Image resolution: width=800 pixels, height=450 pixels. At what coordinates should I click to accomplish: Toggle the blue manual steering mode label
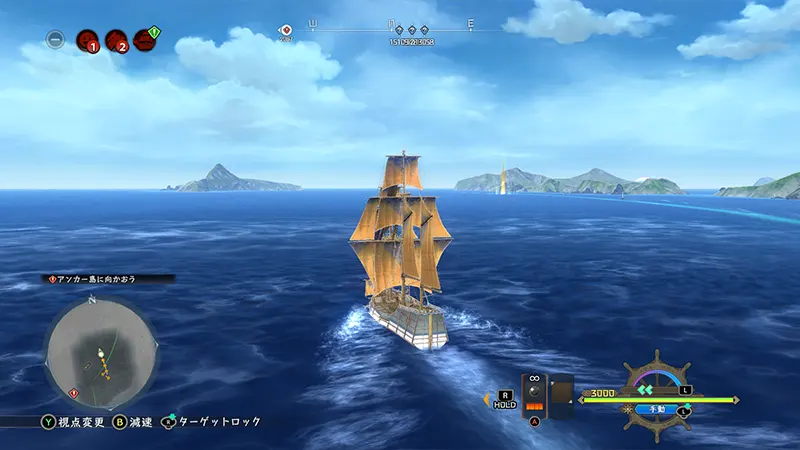[x=659, y=409]
